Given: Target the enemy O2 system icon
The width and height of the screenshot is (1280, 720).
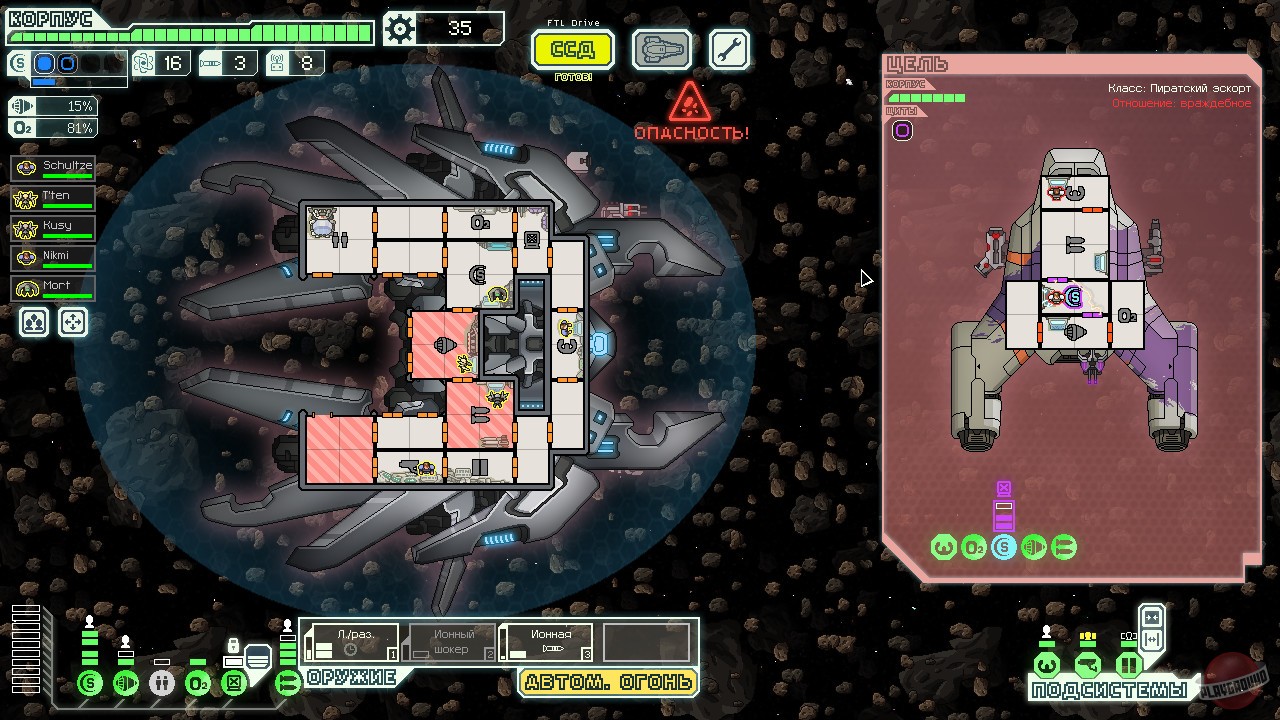Looking at the screenshot, I should click(x=973, y=547).
